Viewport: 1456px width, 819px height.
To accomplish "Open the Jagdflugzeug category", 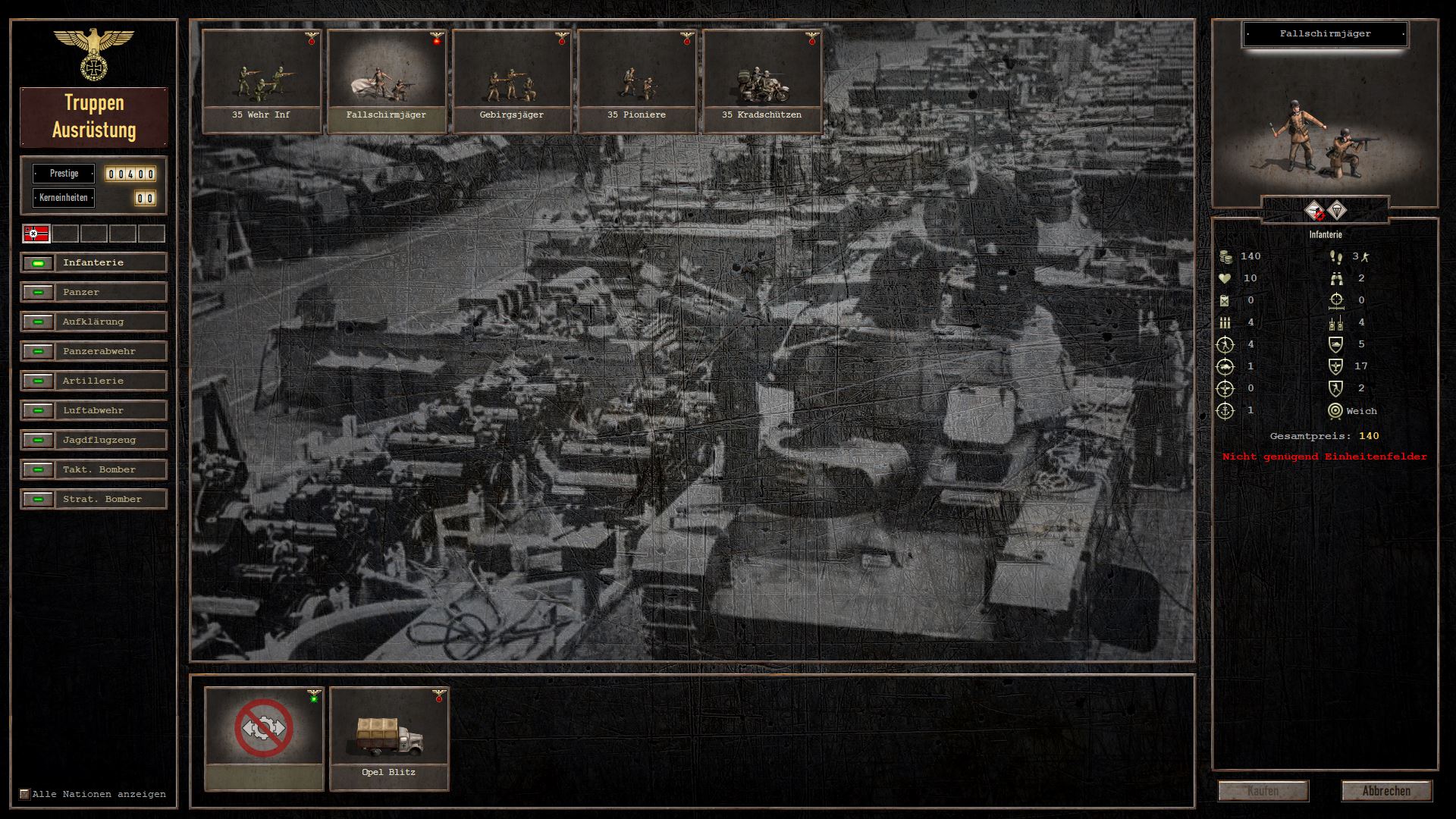I will (94, 441).
